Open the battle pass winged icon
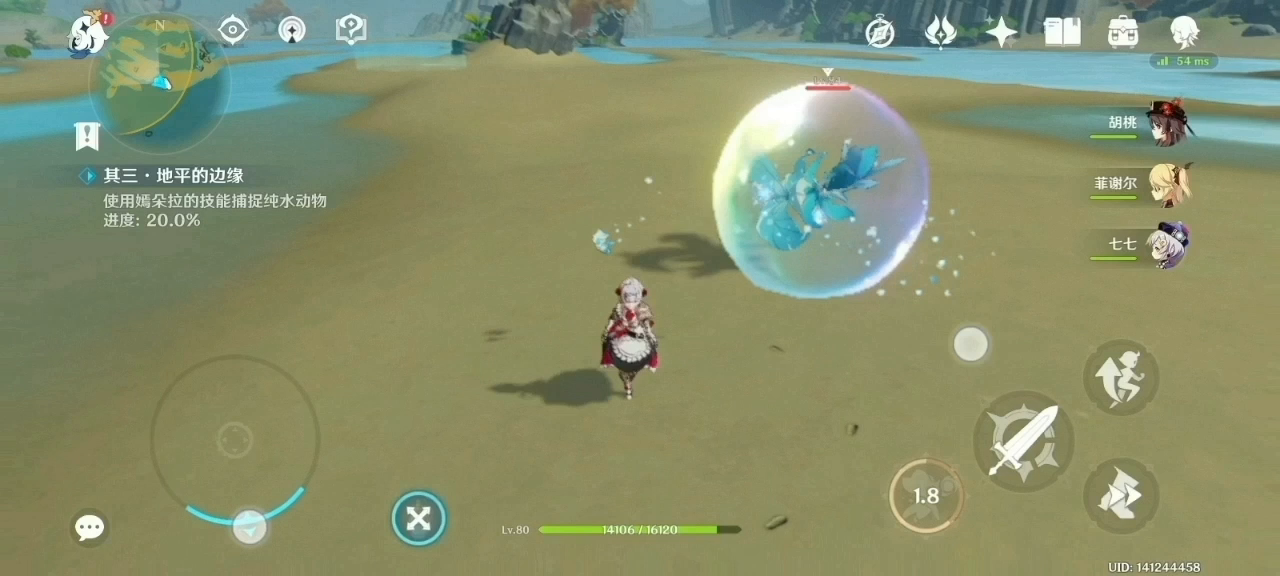The image size is (1280, 576). pyautogui.click(x=940, y=32)
